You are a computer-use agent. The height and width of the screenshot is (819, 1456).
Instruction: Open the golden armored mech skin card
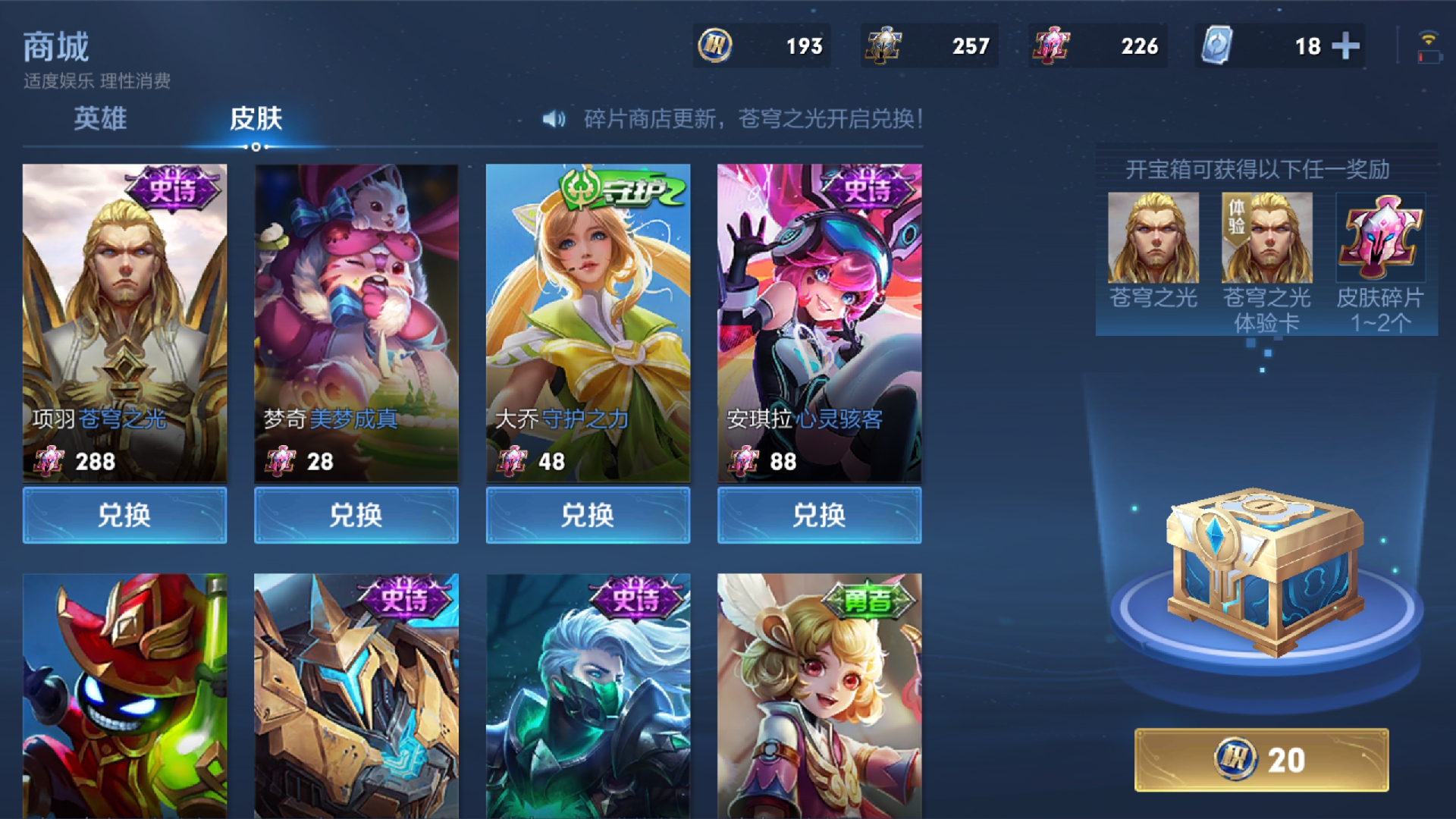(x=356, y=695)
